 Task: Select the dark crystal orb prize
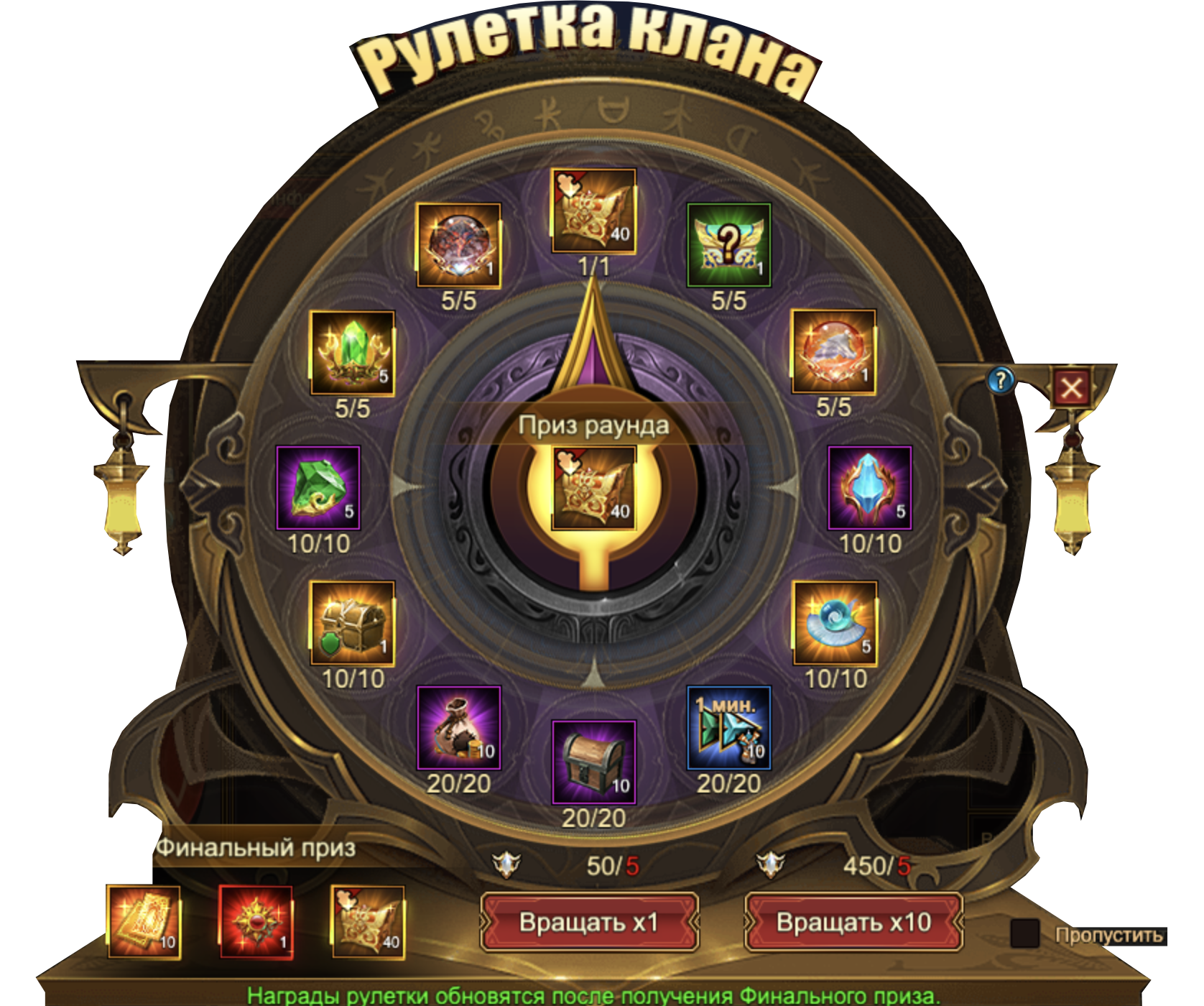click(x=458, y=245)
